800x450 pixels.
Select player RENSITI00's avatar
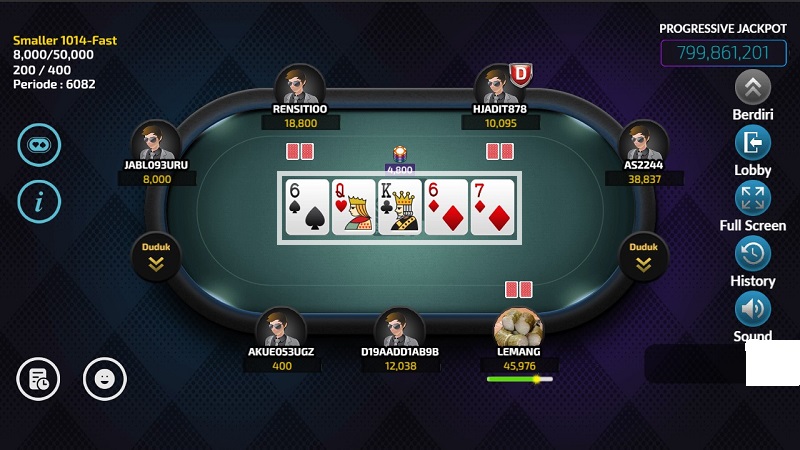tap(300, 86)
